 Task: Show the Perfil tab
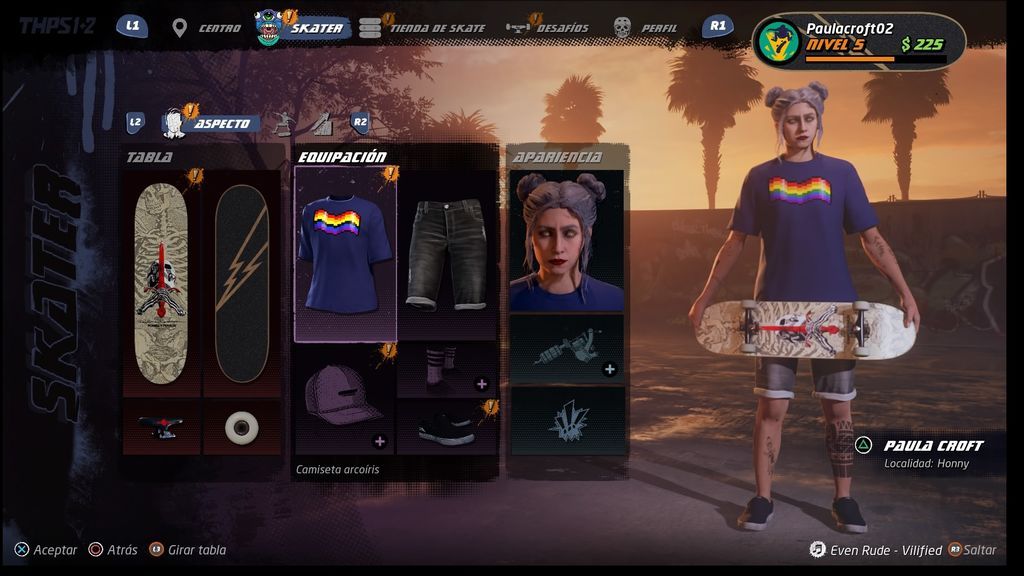pos(647,28)
